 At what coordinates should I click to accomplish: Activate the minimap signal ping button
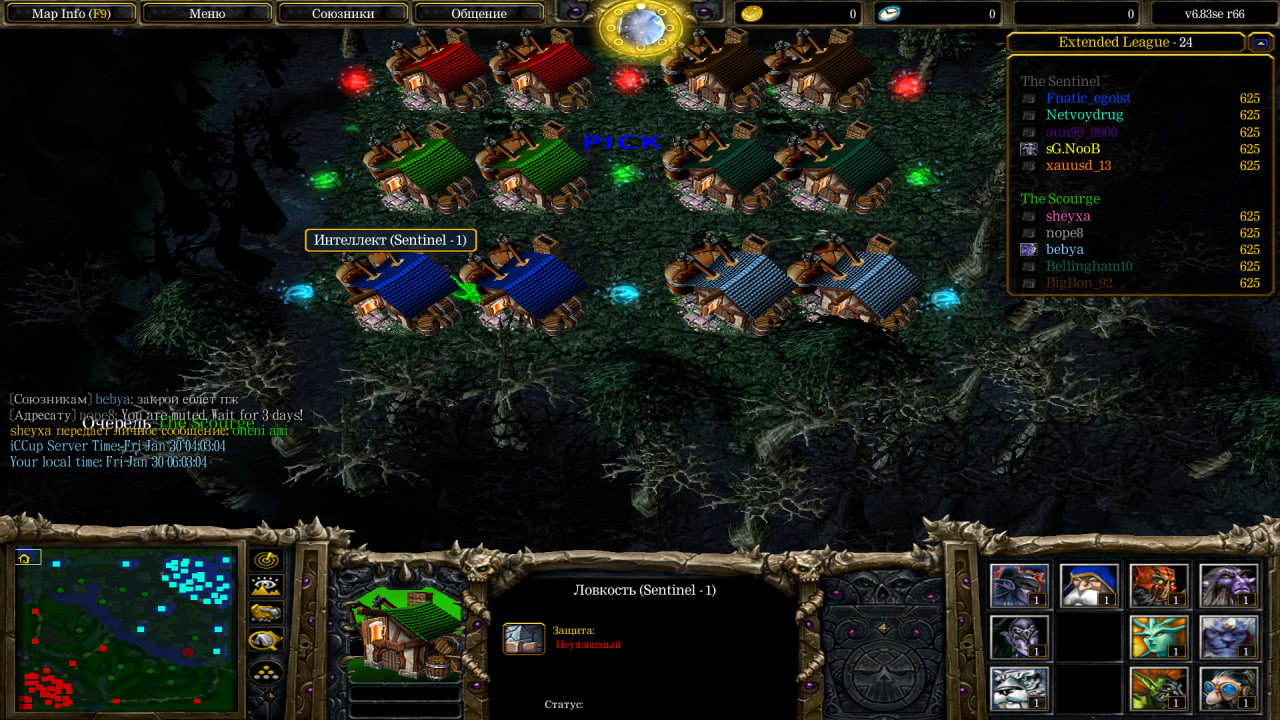(266, 560)
